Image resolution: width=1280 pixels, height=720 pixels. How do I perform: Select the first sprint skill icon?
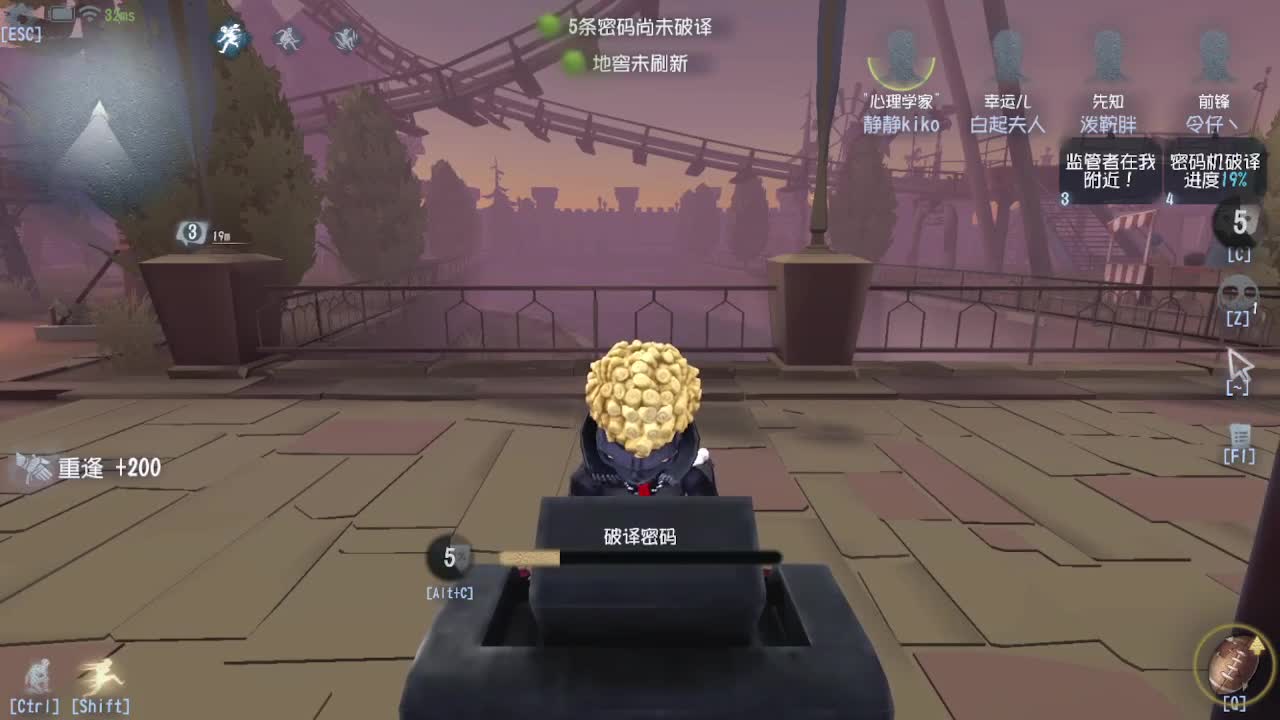(x=228, y=40)
